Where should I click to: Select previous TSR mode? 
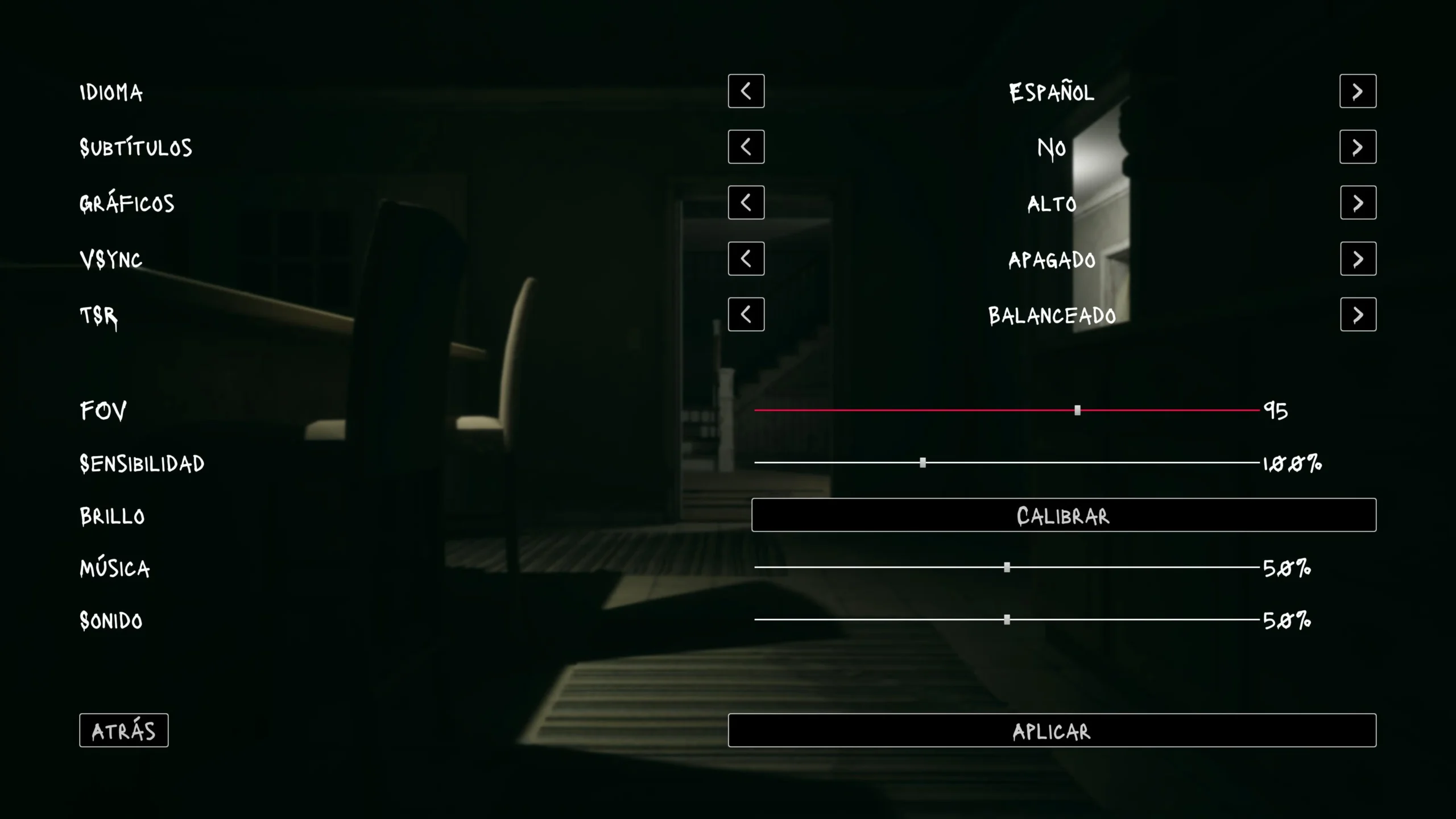pos(746,315)
